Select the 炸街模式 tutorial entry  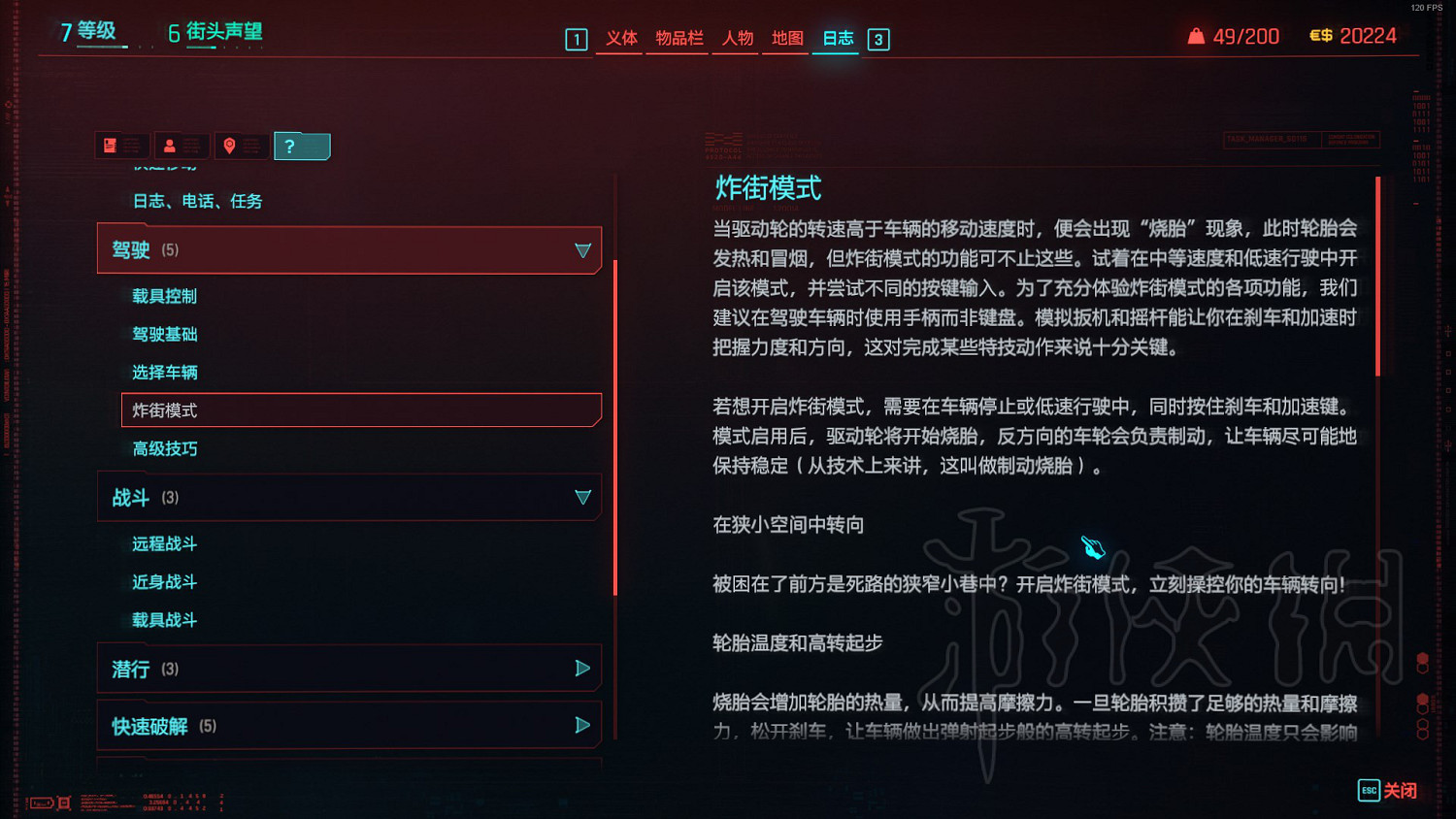point(165,410)
